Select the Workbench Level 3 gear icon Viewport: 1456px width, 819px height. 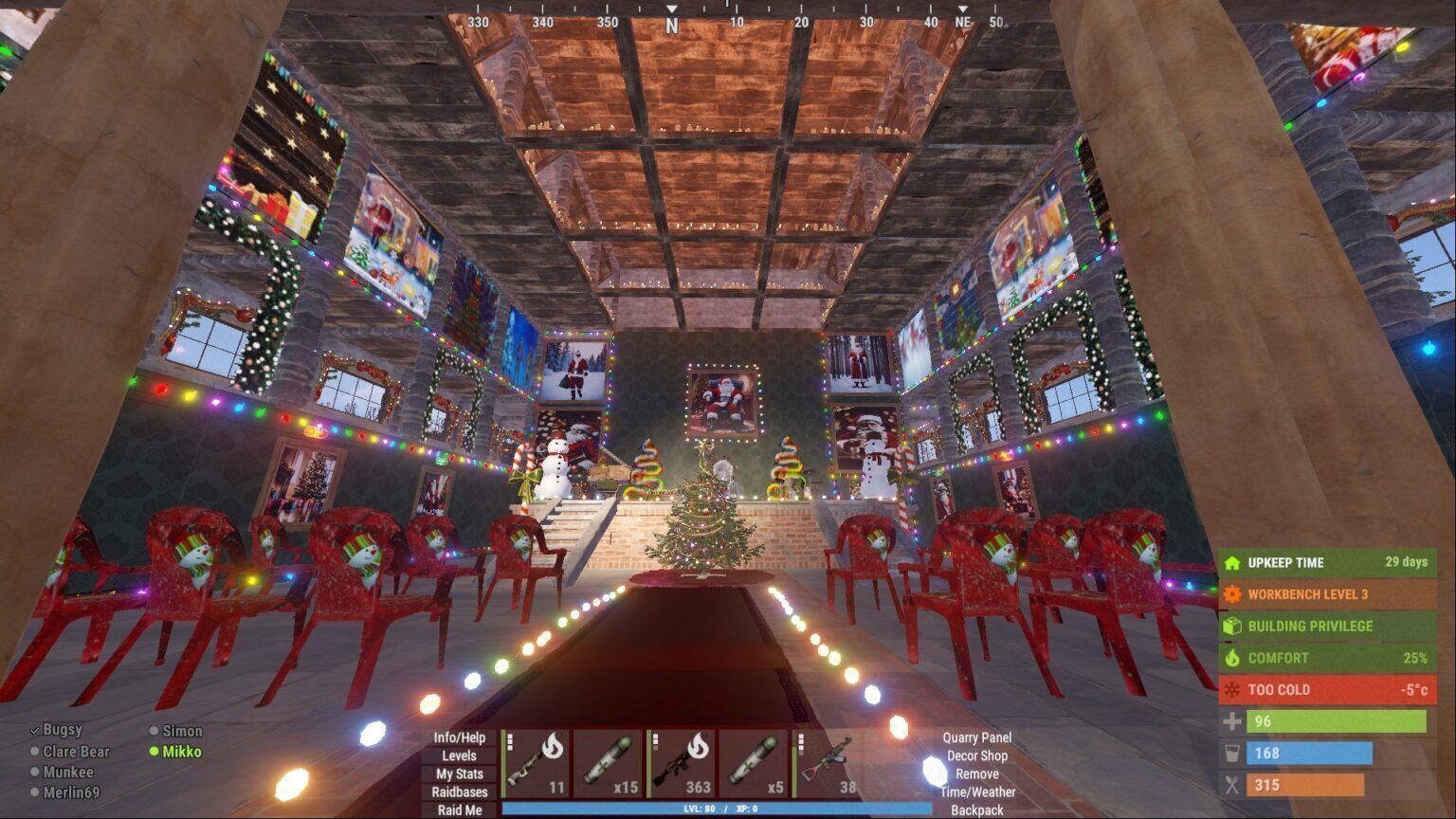1232,594
